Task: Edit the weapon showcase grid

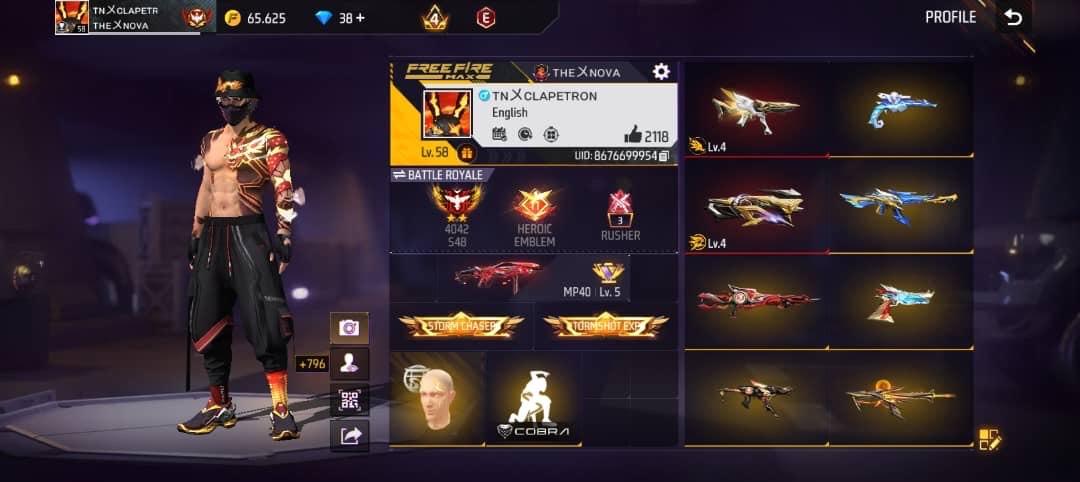Action: click(989, 438)
